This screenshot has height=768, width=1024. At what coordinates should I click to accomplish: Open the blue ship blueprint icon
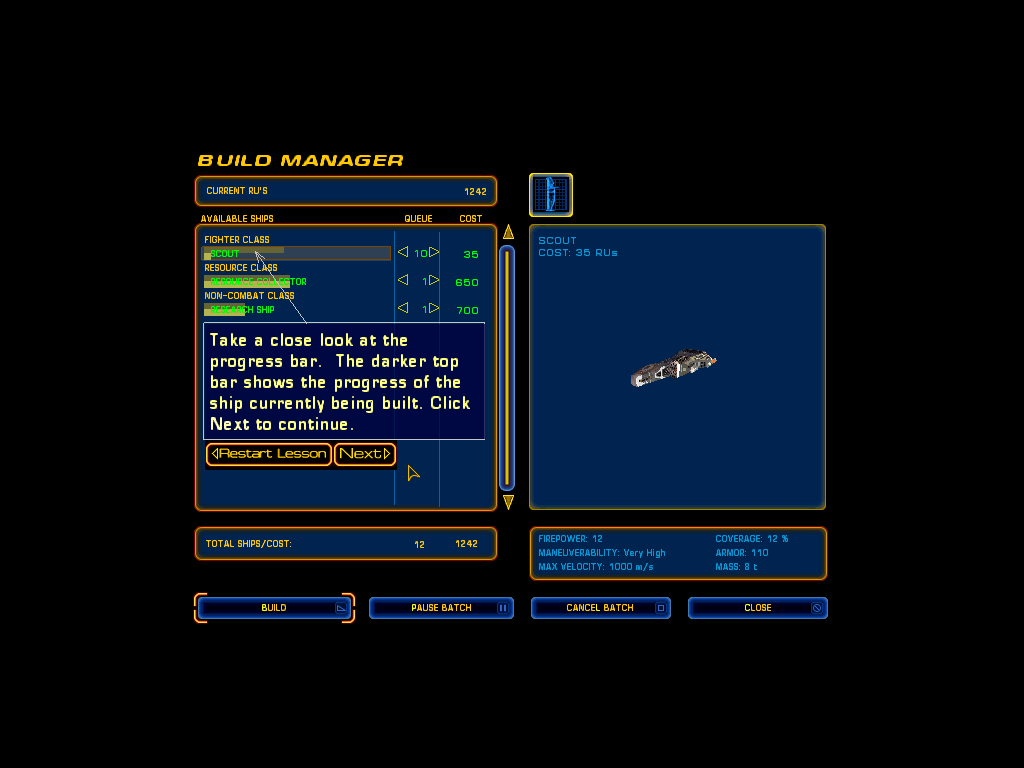(551, 195)
